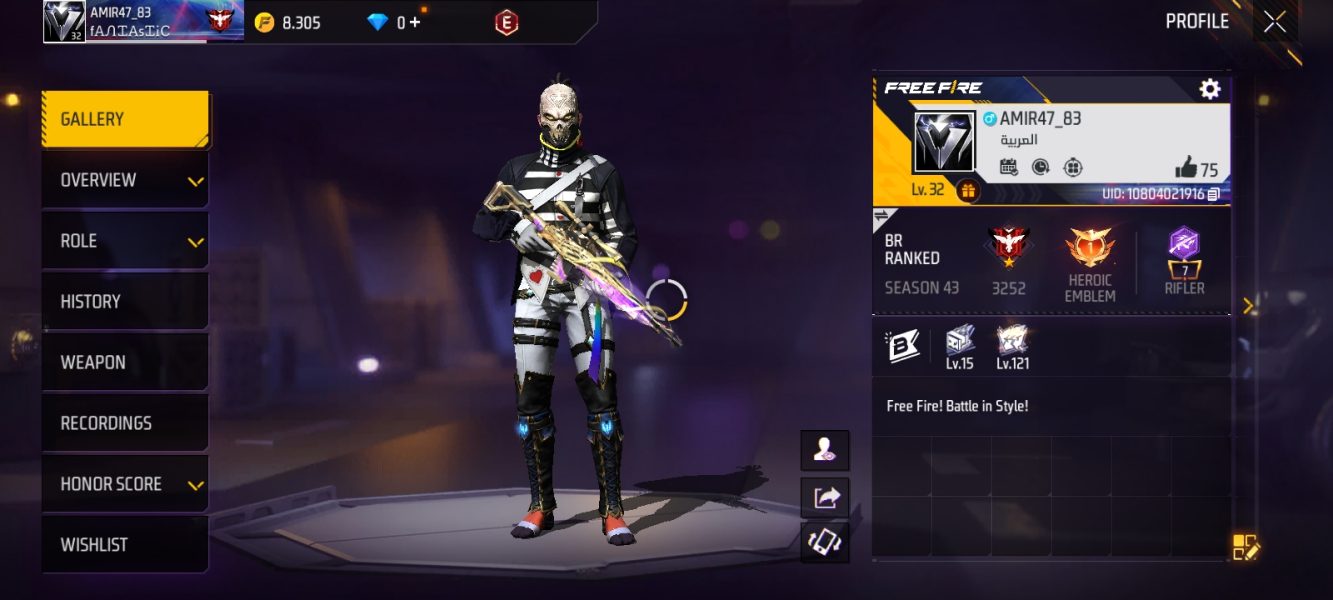Viewport: 1333px width, 600px height.
Task: Expand the Overview section
Action: tap(125, 181)
